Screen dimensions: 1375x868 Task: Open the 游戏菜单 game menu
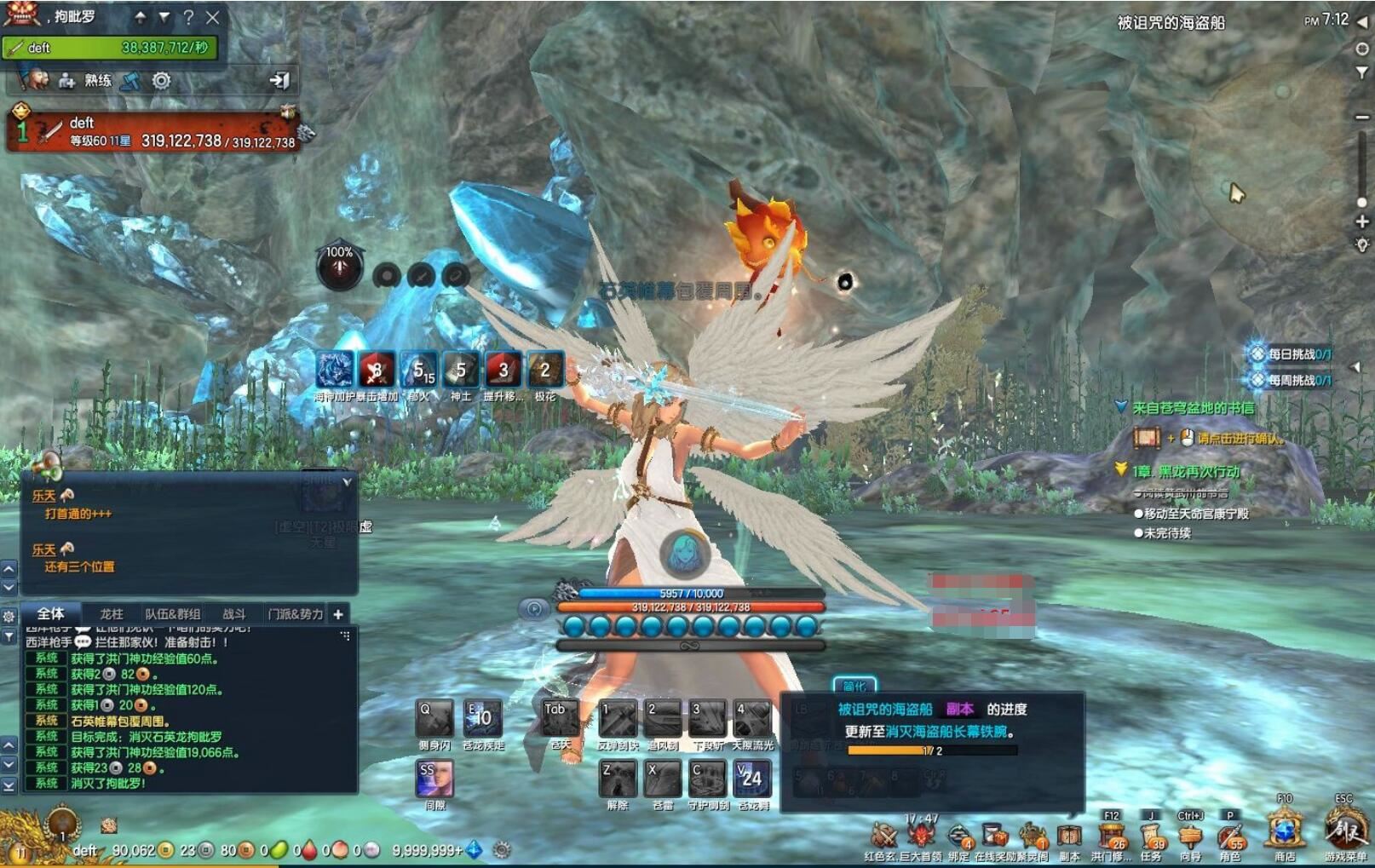[1345, 830]
